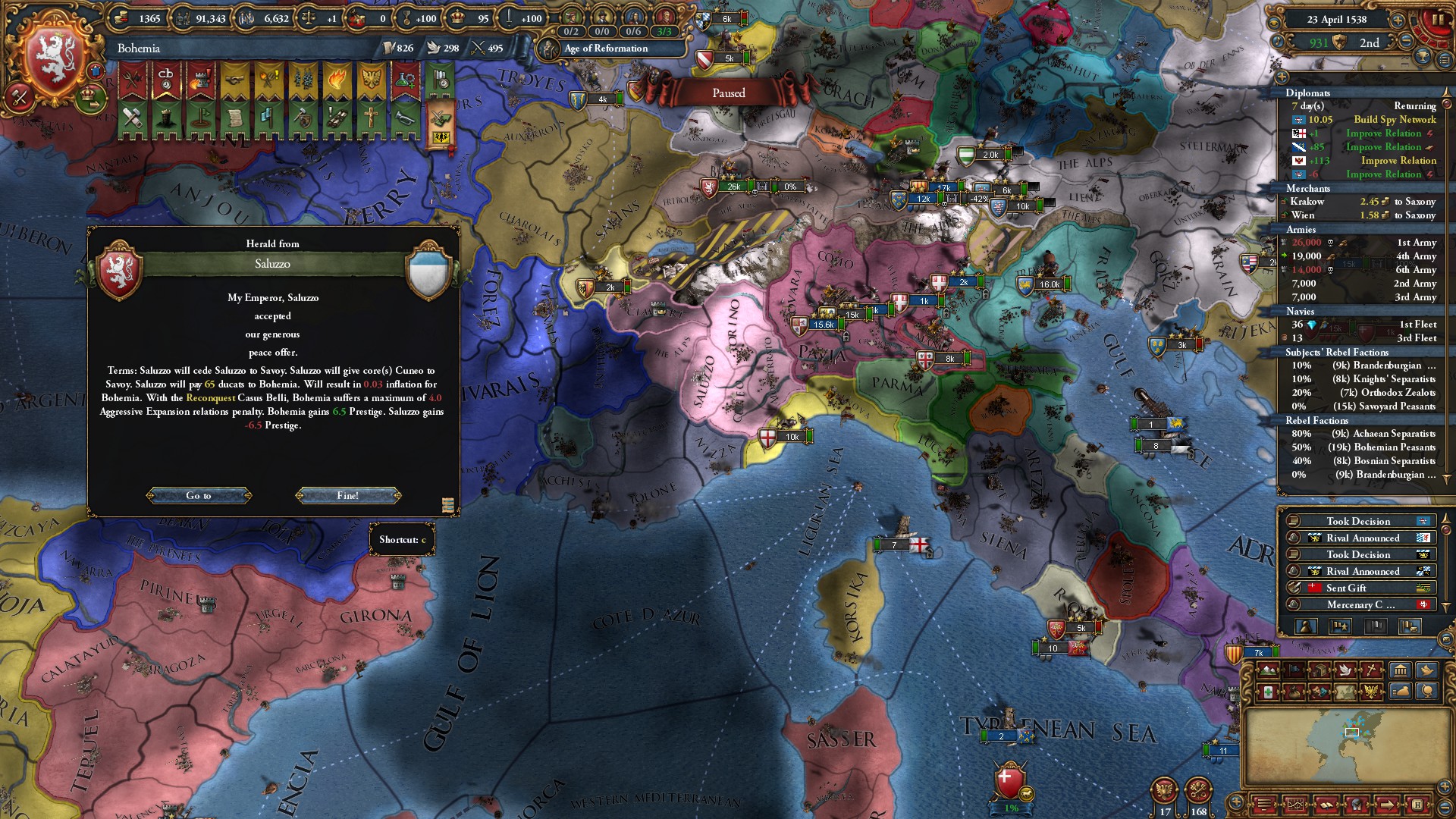Select the 1st Army in the outliner

tap(1416, 243)
